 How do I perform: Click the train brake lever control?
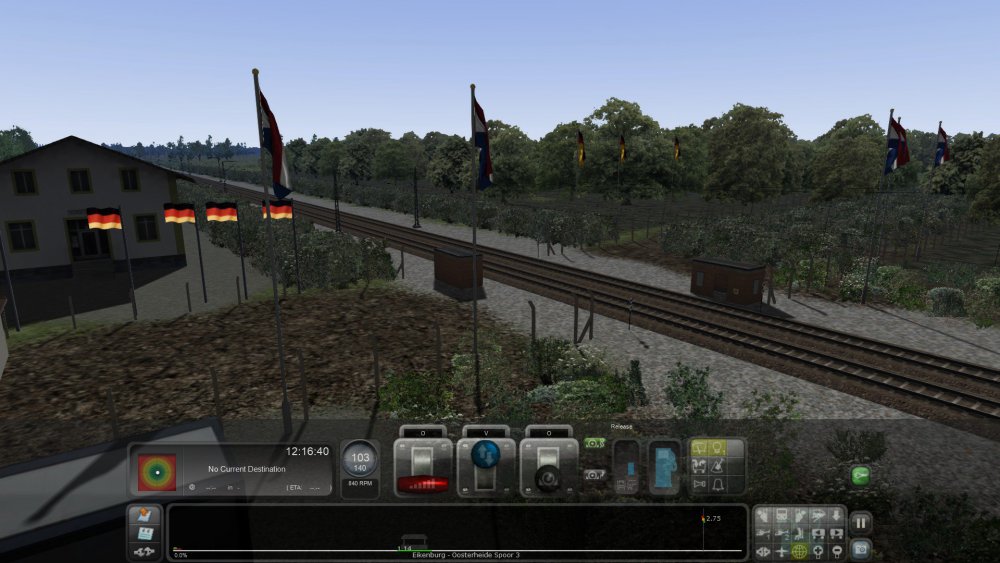549,468
